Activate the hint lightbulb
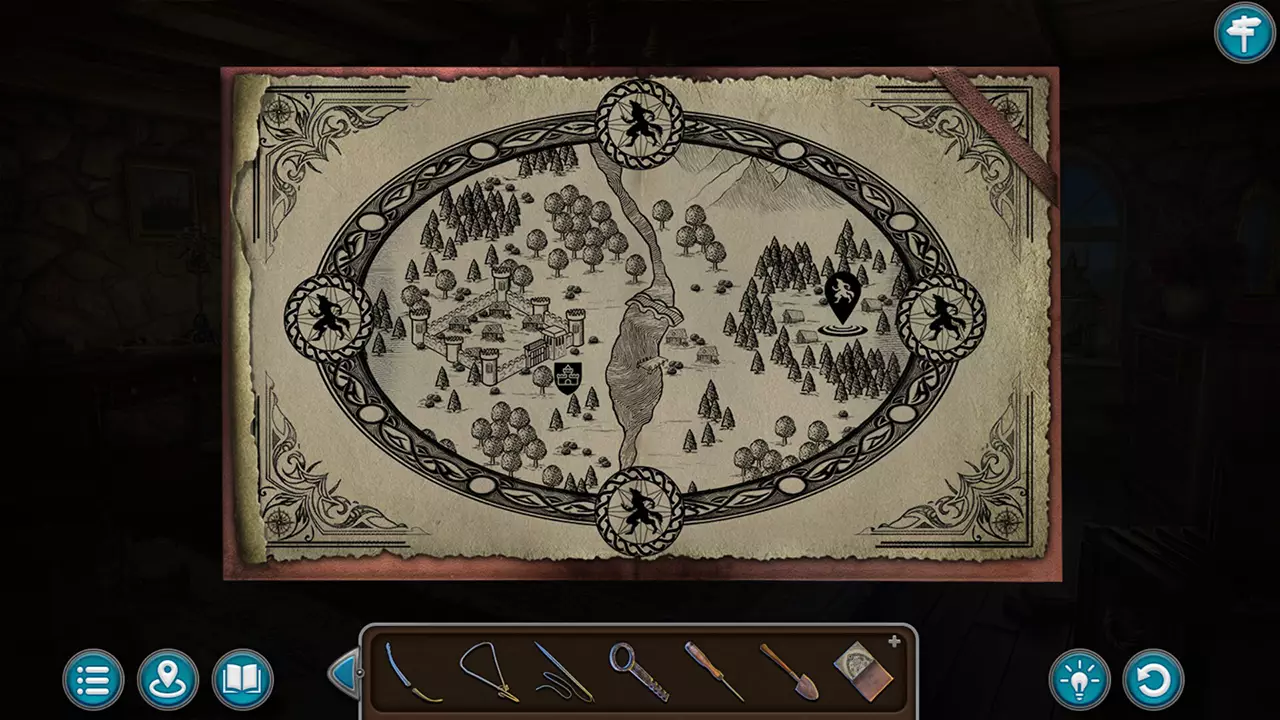 pyautogui.click(x=1079, y=679)
